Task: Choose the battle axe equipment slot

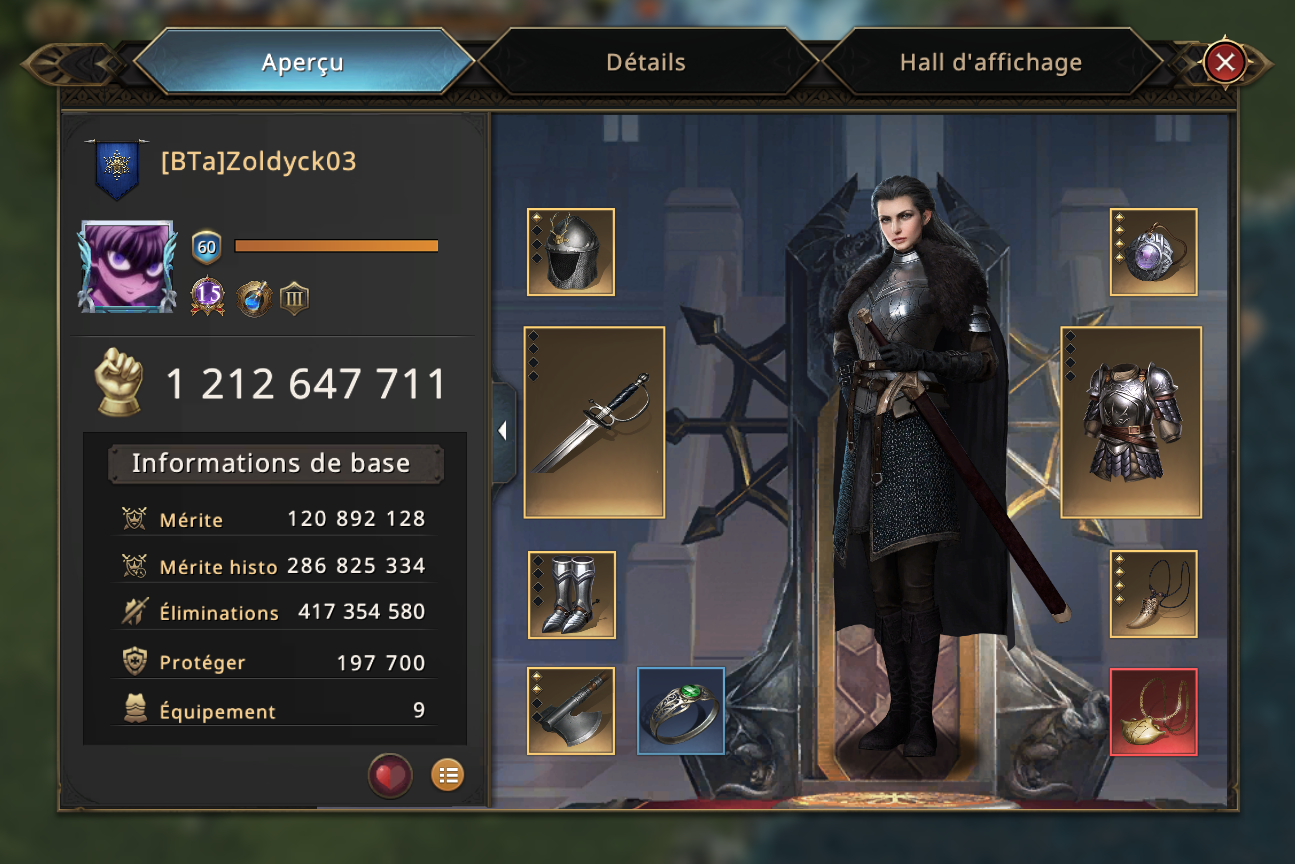Action: pos(571,711)
